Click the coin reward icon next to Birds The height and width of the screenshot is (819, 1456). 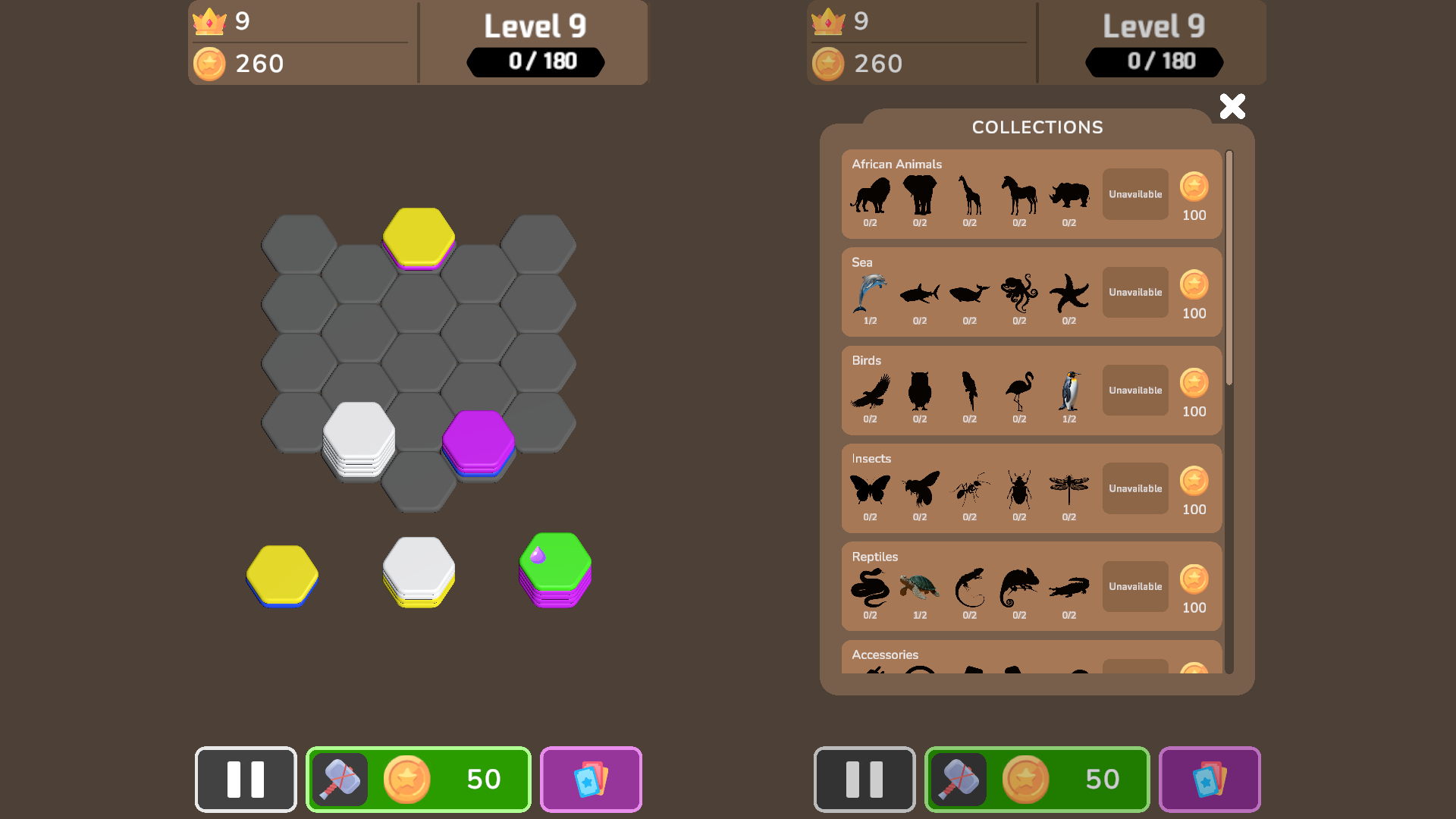point(1194,384)
